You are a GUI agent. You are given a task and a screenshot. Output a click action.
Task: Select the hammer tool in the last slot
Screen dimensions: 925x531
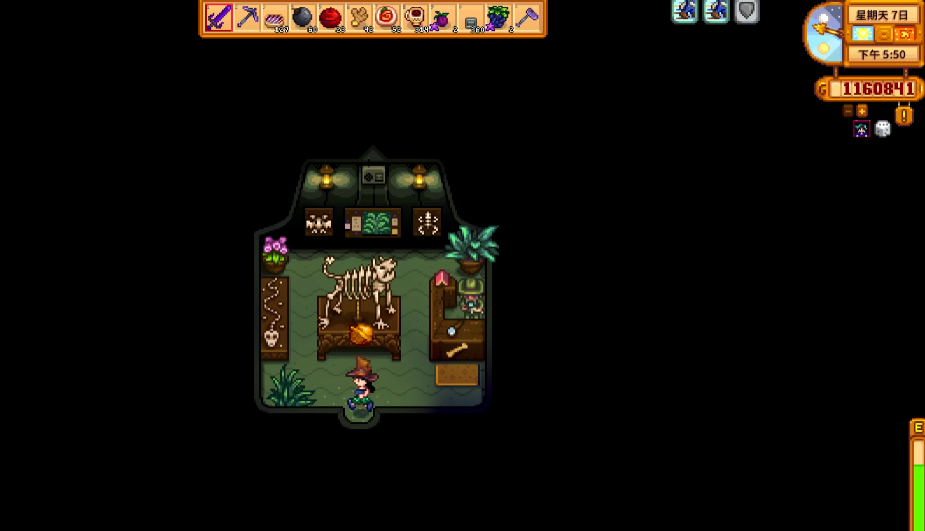526,18
